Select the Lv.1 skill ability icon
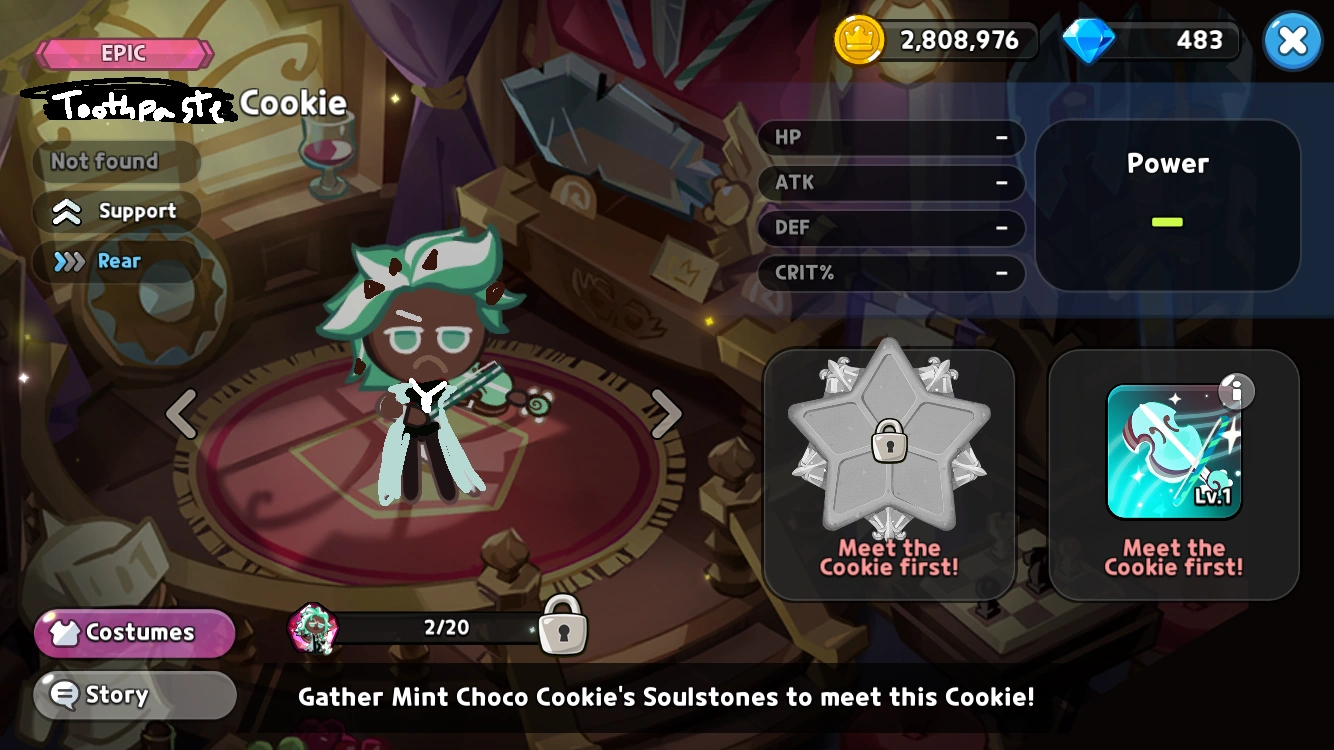The width and height of the screenshot is (1334, 750). 1172,450
